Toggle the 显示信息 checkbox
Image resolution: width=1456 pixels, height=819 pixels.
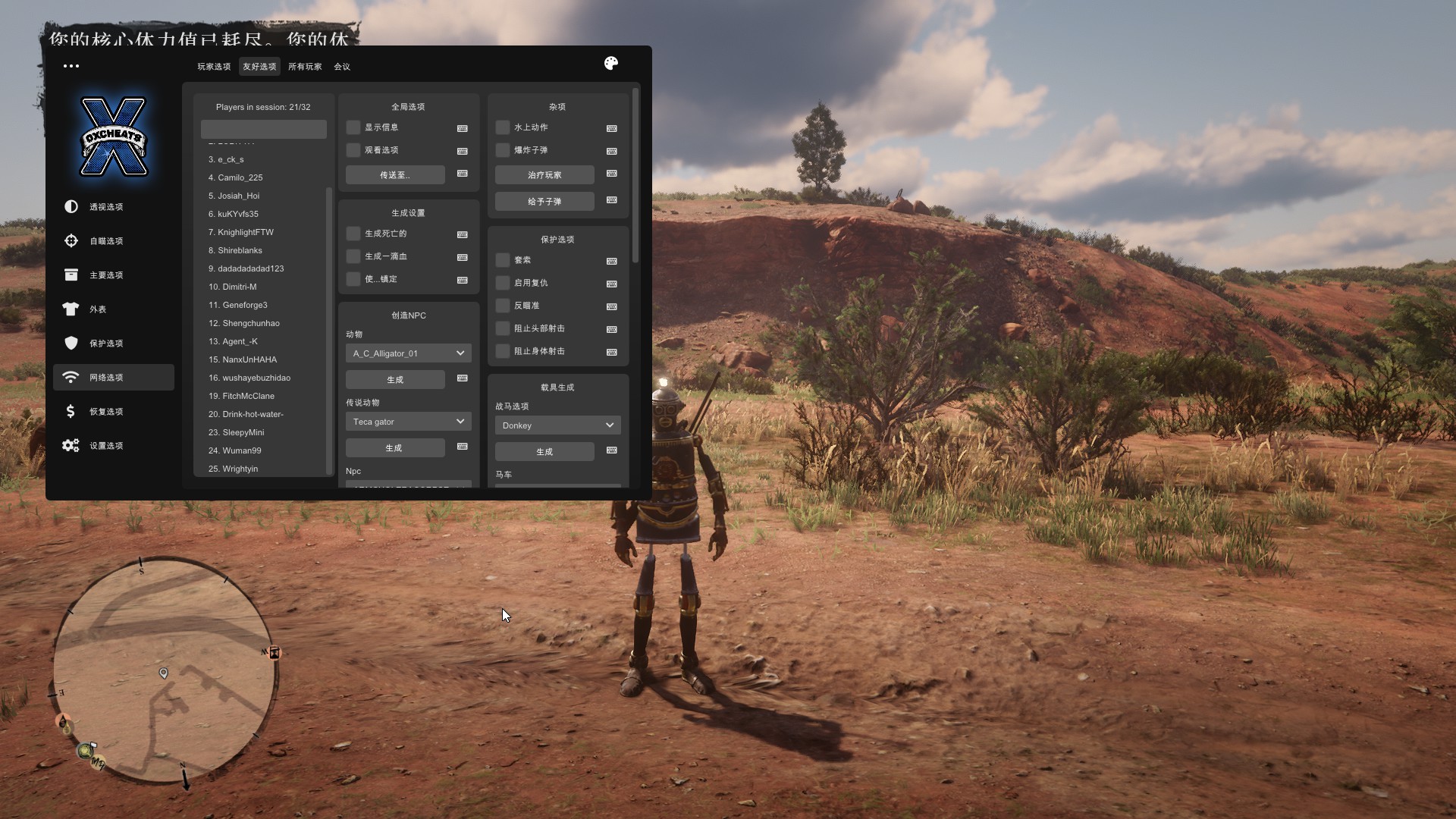[353, 127]
